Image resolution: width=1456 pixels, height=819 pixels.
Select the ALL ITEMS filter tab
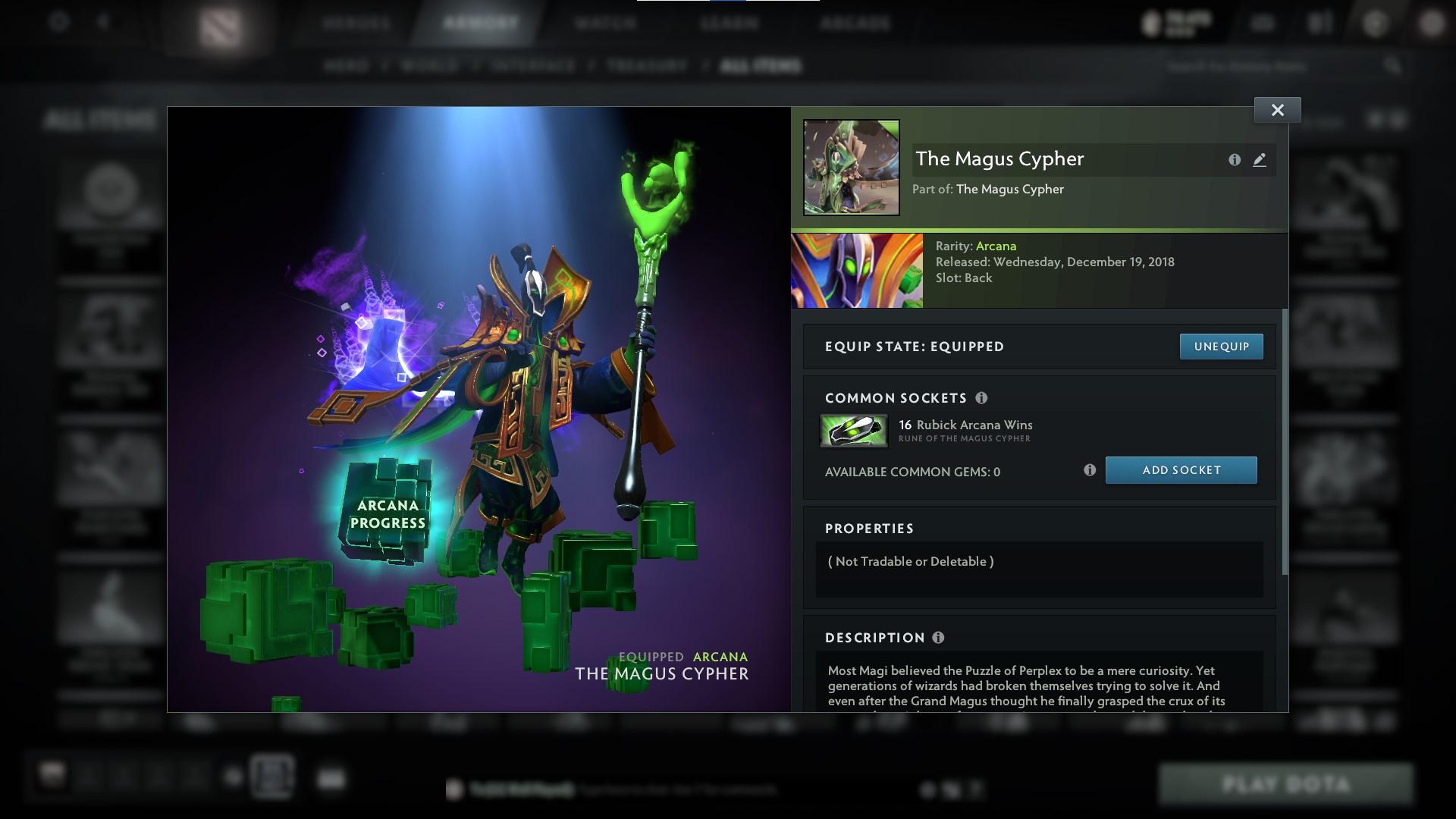[x=761, y=66]
